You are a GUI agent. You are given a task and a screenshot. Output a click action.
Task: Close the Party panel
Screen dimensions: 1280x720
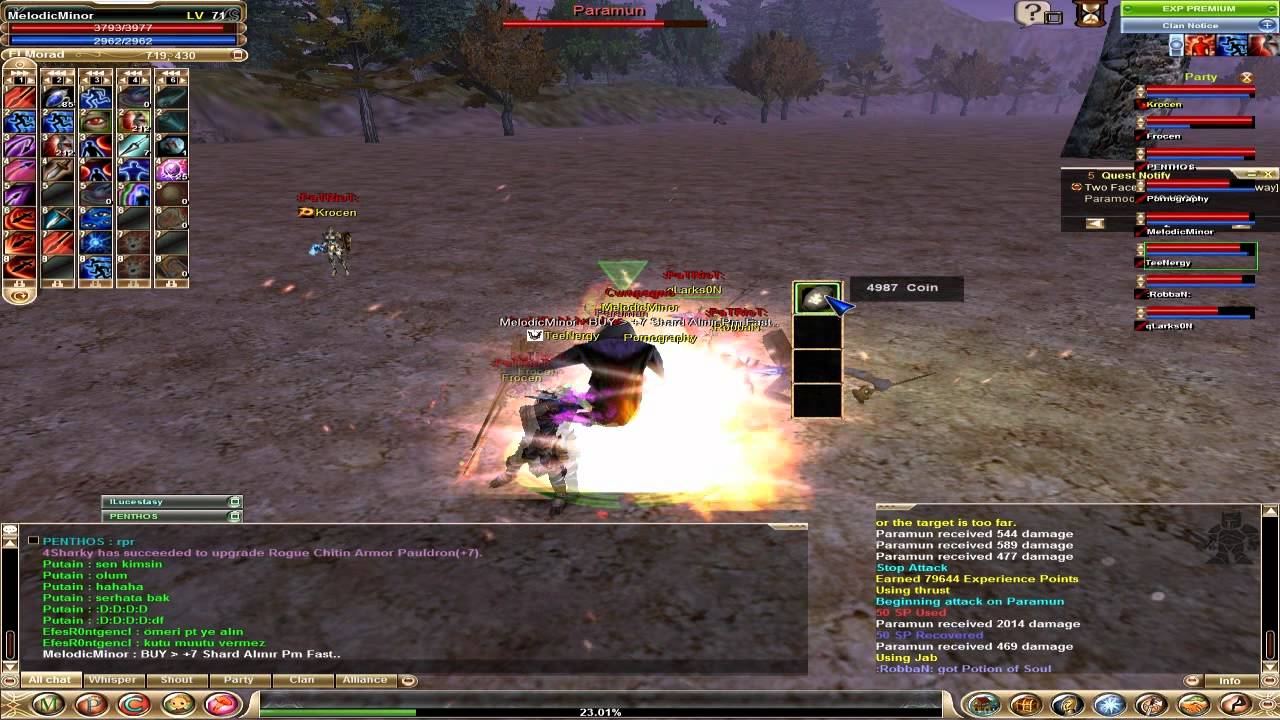point(1246,77)
